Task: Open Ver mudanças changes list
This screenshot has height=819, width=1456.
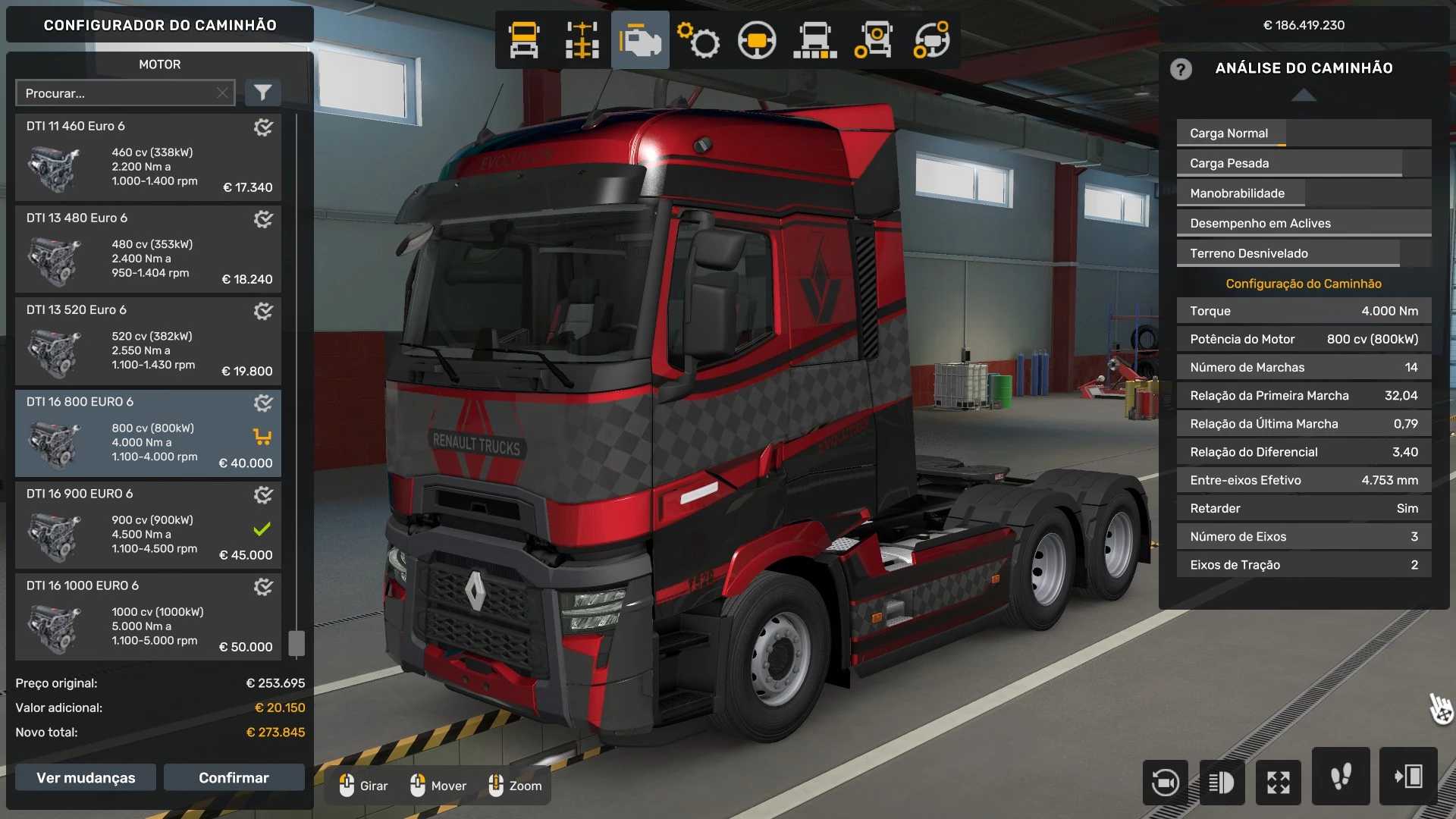Action: click(86, 777)
